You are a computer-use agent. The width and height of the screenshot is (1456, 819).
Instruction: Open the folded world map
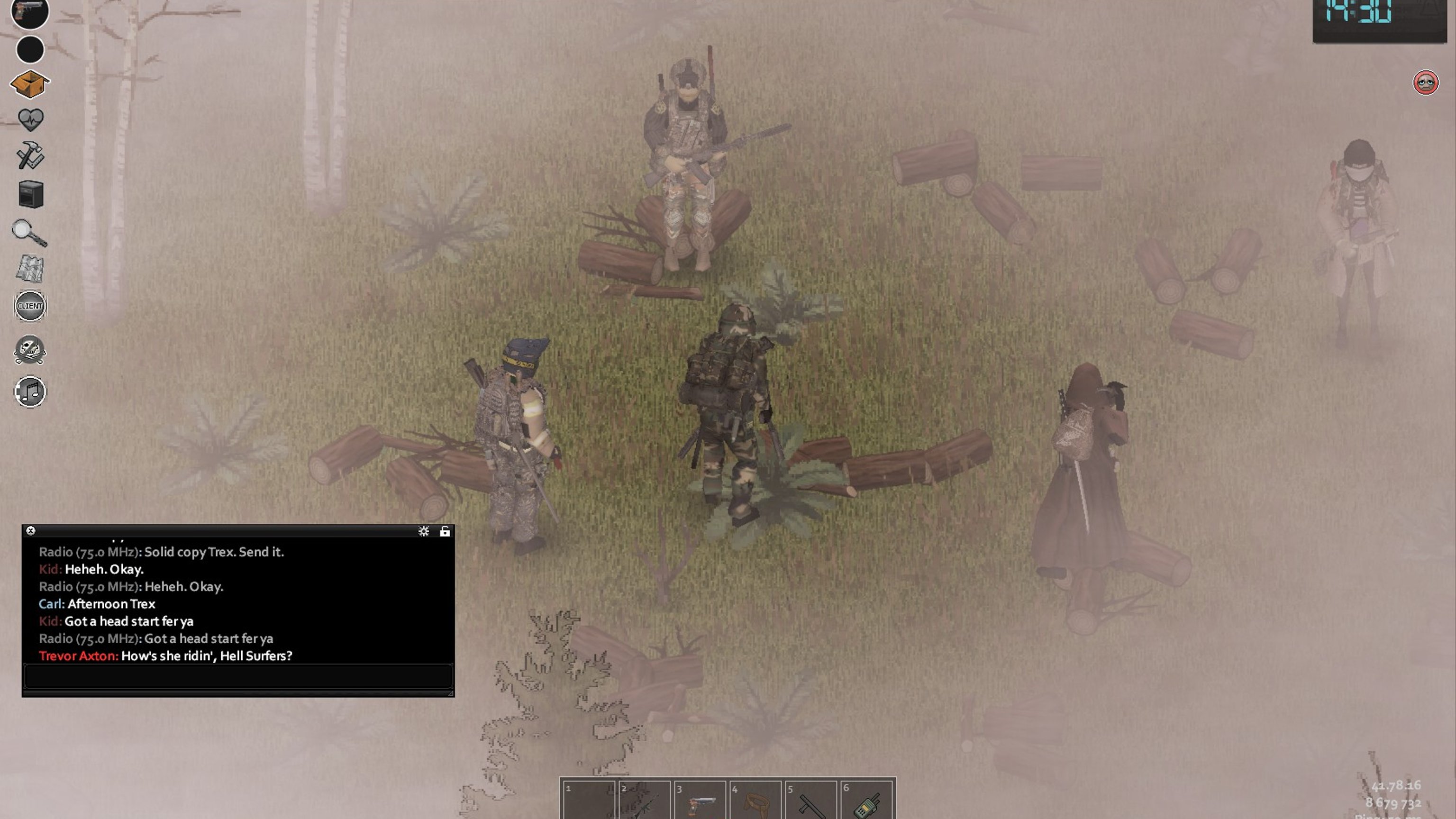point(29,268)
